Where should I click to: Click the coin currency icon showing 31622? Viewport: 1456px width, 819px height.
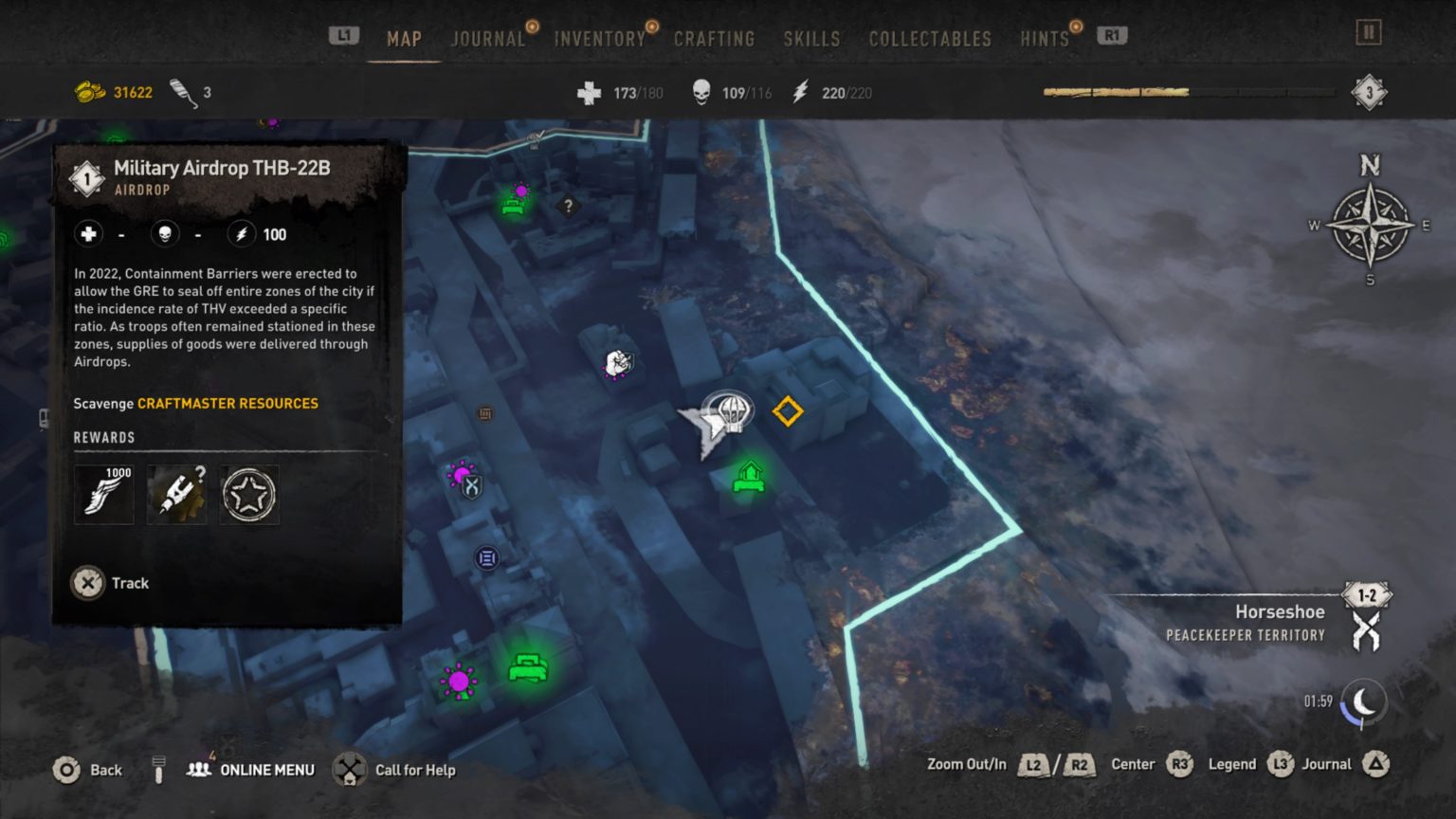click(90, 91)
